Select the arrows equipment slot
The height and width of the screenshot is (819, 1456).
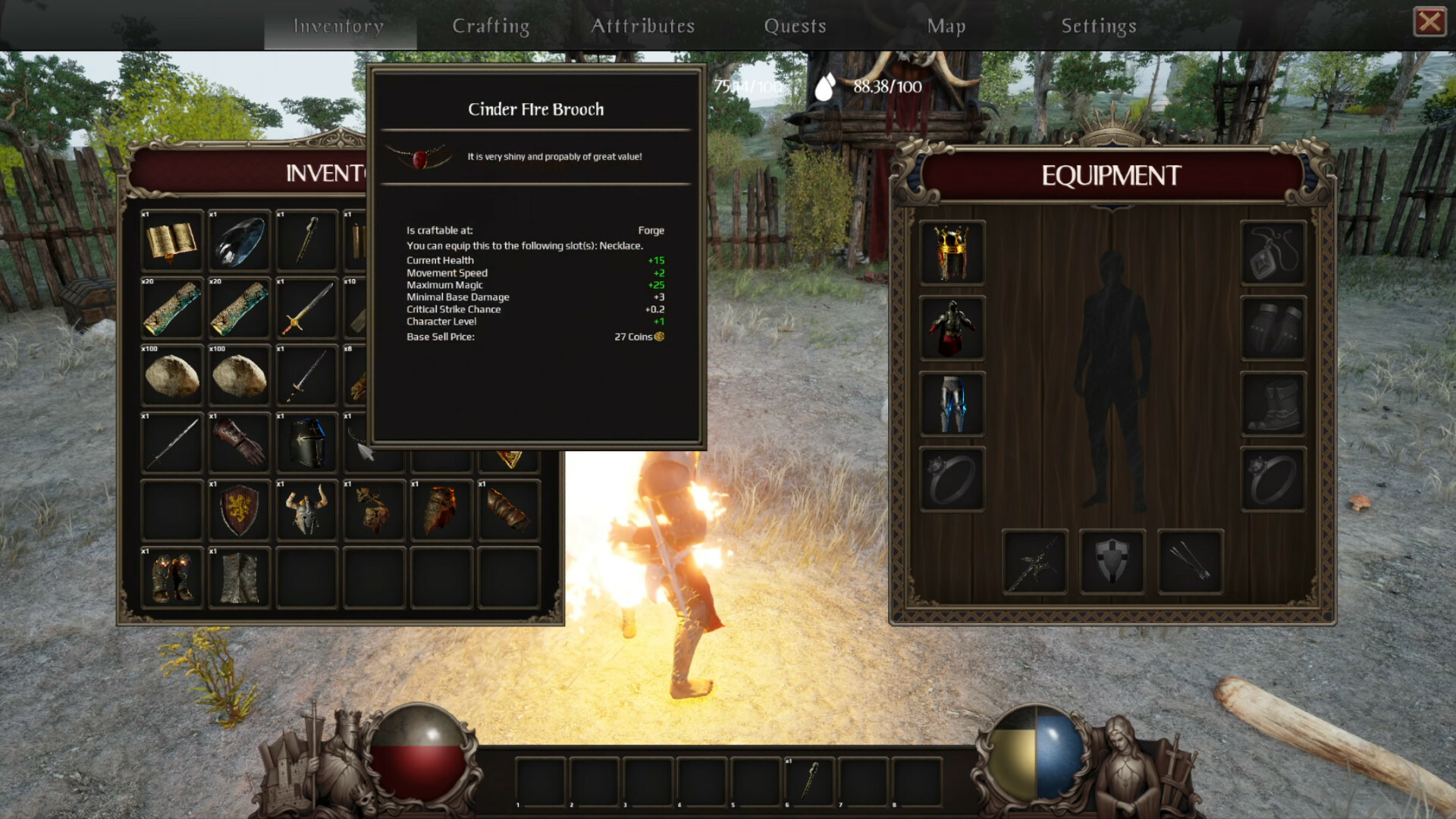pos(1190,561)
